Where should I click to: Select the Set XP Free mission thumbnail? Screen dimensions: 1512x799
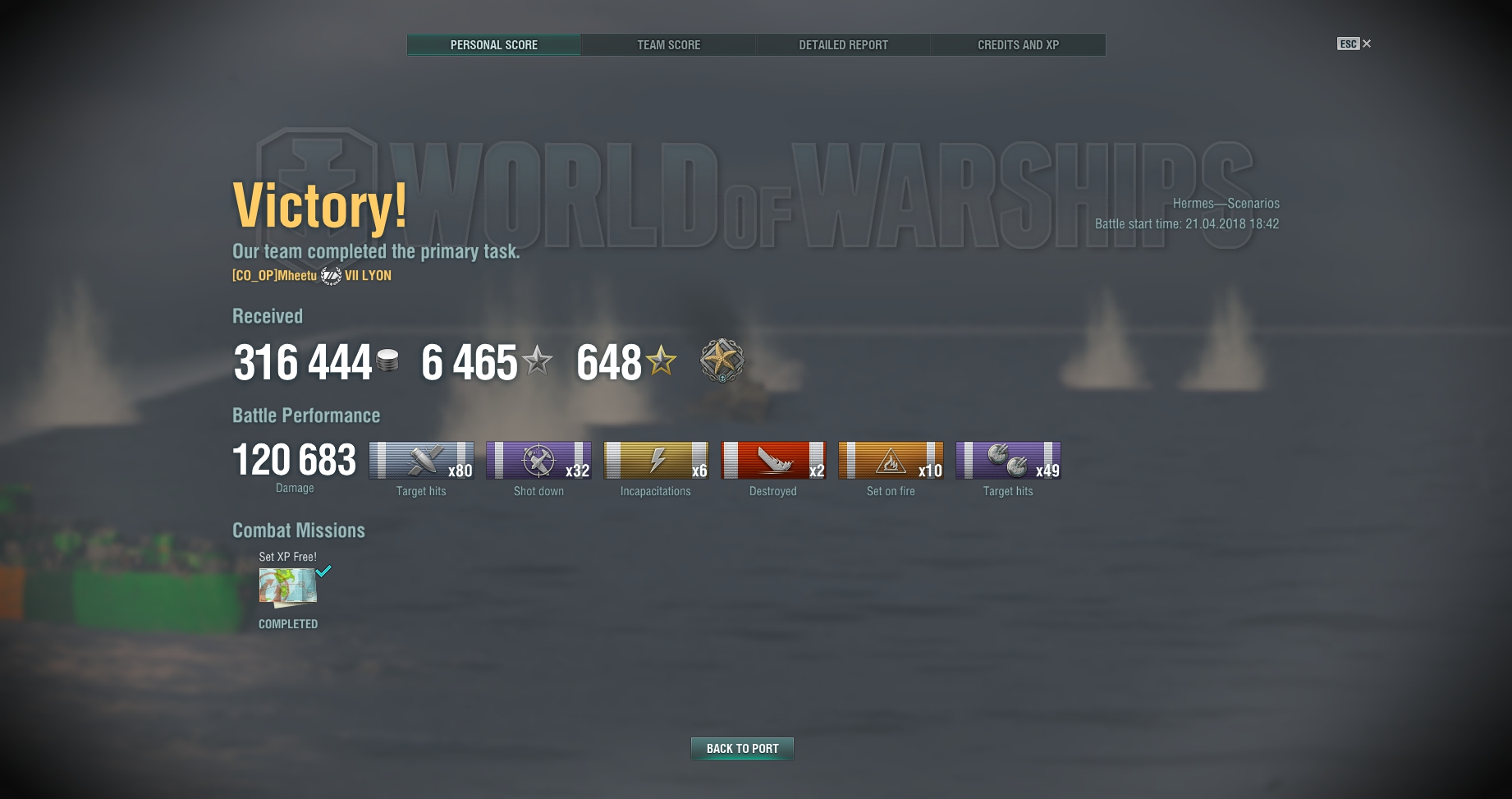[x=288, y=587]
